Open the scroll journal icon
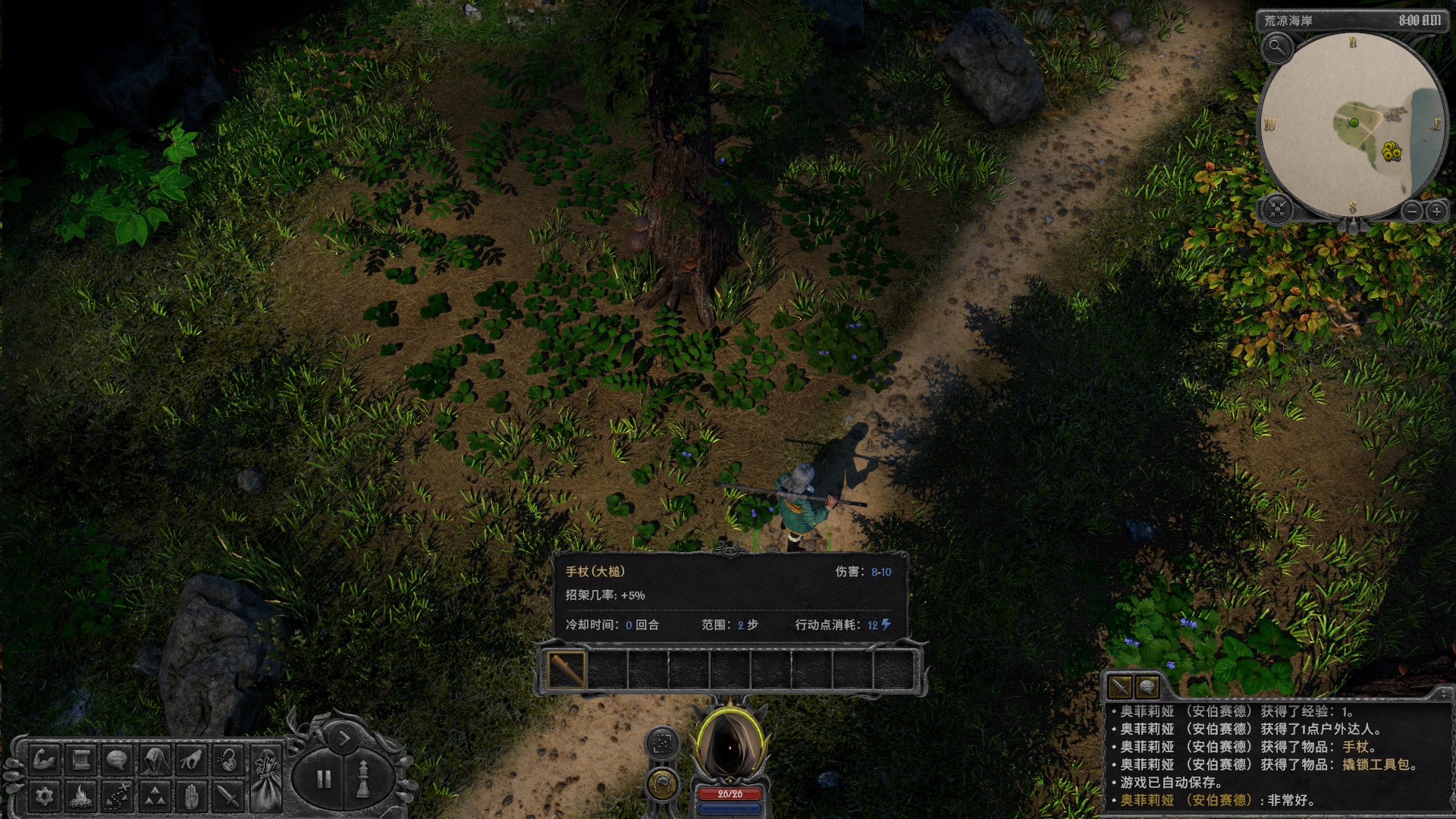Screen dimensions: 1456x819 81,759
